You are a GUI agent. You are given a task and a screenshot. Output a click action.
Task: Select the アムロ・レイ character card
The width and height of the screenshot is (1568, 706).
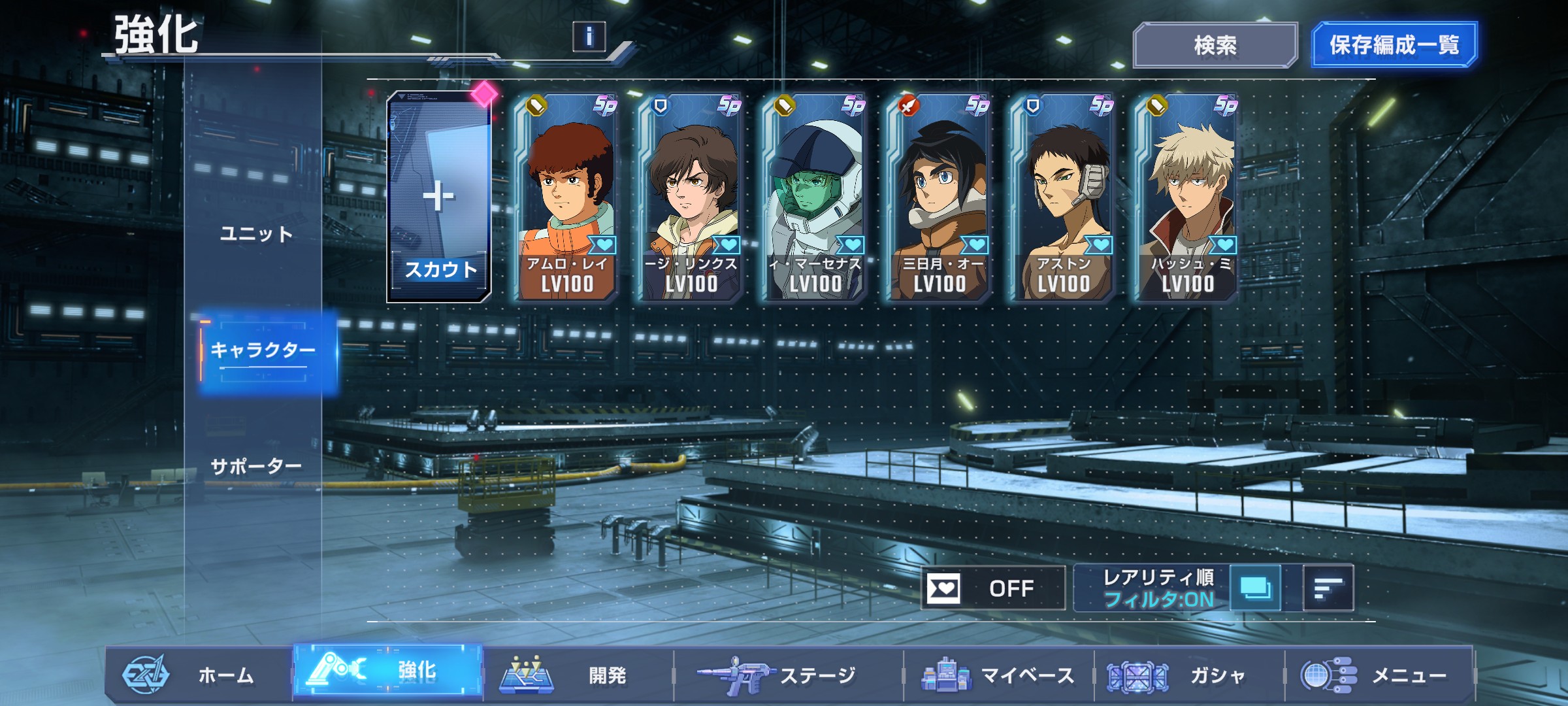[x=566, y=197]
